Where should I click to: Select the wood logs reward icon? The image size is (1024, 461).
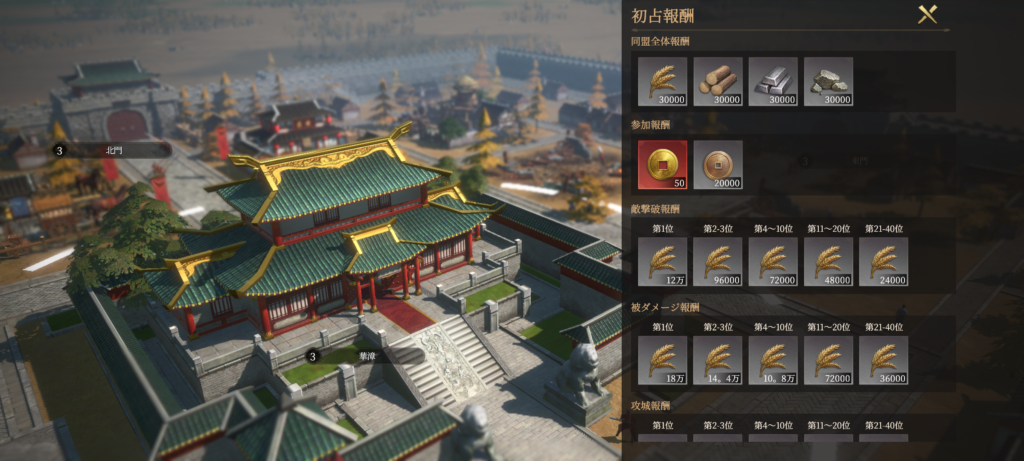click(718, 81)
